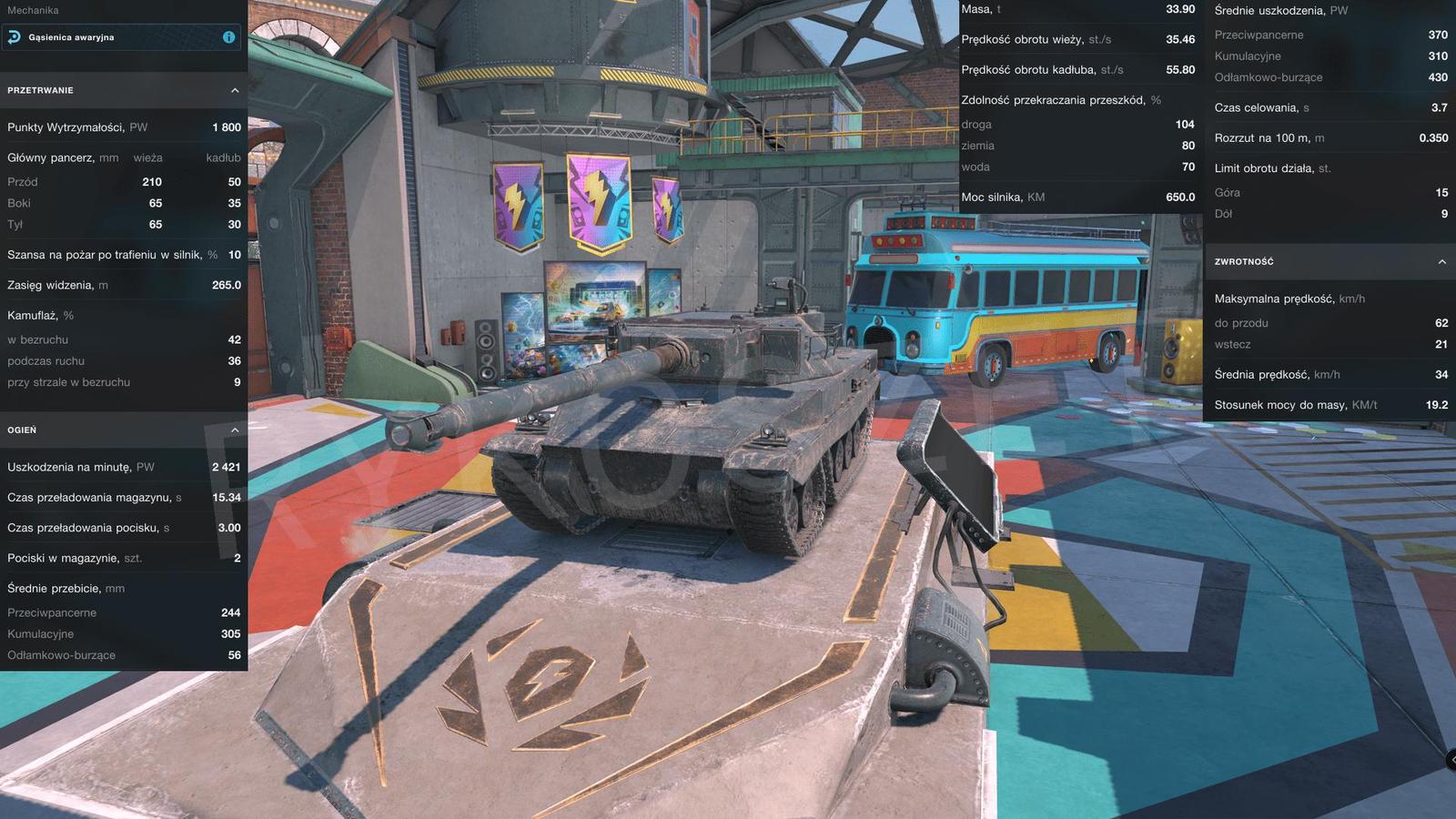This screenshot has height=819, width=1456.
Task: Select the equipped mechanism slot under Mechanika
Action: (x=118, y=37)
